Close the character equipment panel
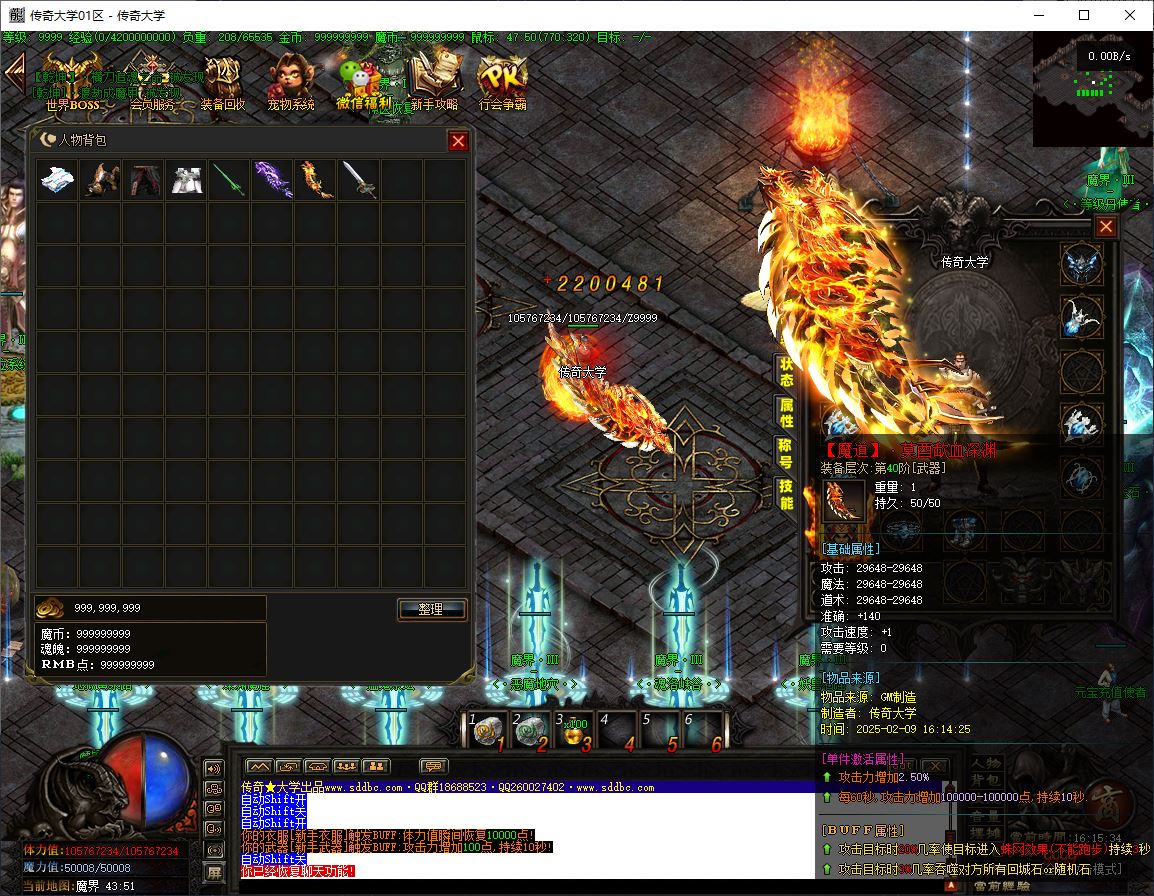1154x896 pixels. (x=1105, y=227)
